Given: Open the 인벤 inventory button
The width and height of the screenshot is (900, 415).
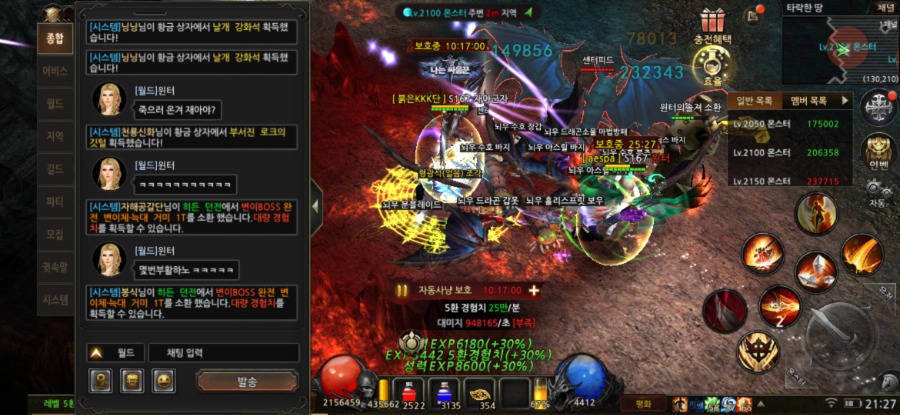Looking at the screenshot, I should (878, 150).
